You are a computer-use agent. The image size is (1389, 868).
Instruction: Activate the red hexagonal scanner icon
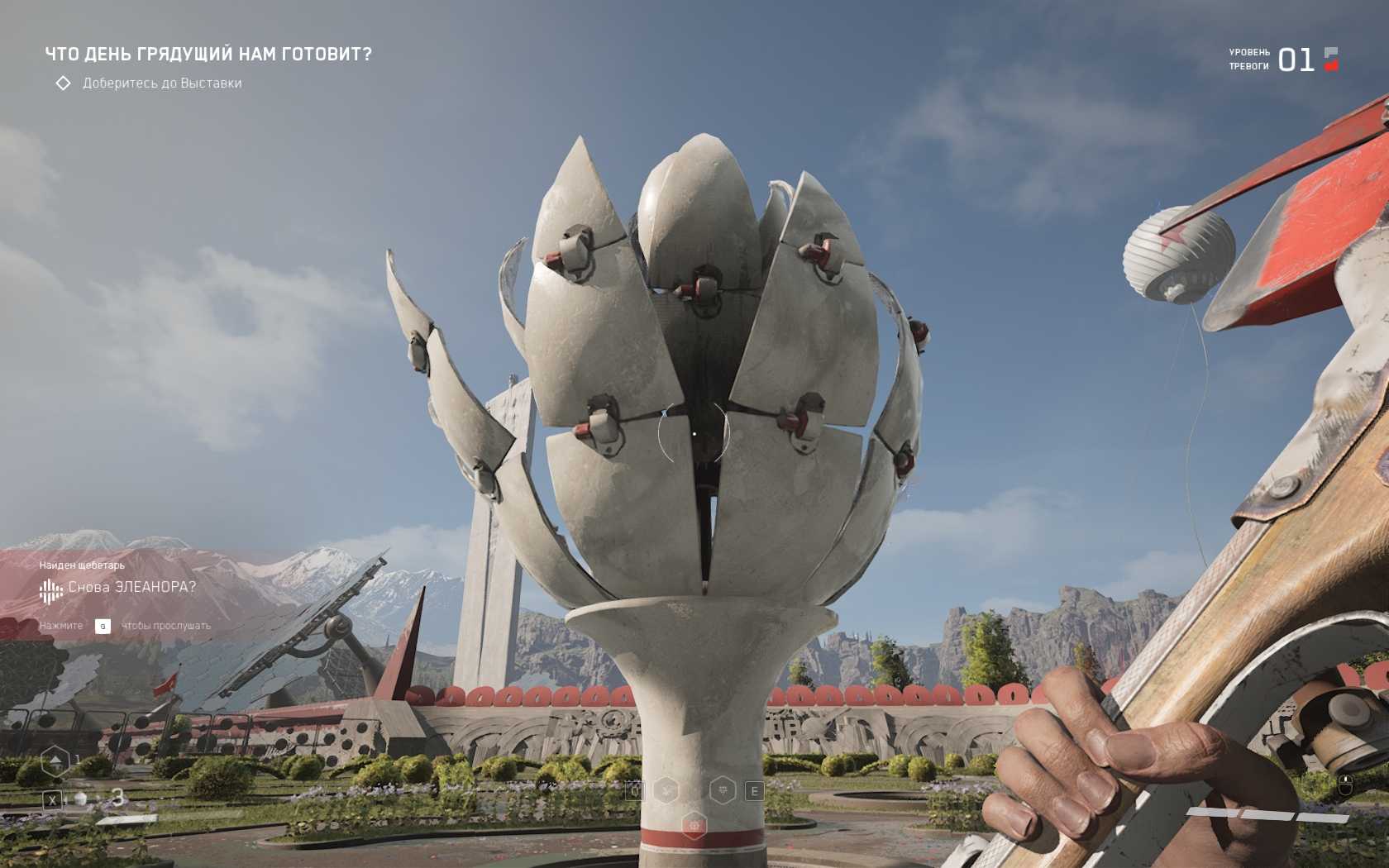(694, 825)
